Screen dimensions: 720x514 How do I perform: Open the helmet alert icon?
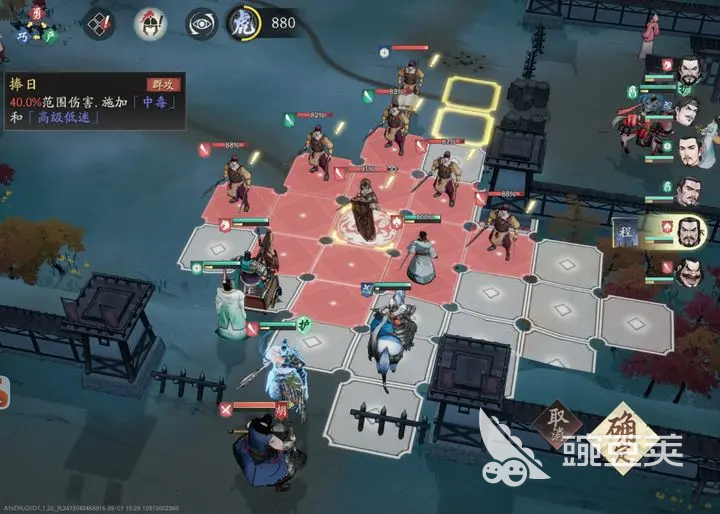click(150, 24)
